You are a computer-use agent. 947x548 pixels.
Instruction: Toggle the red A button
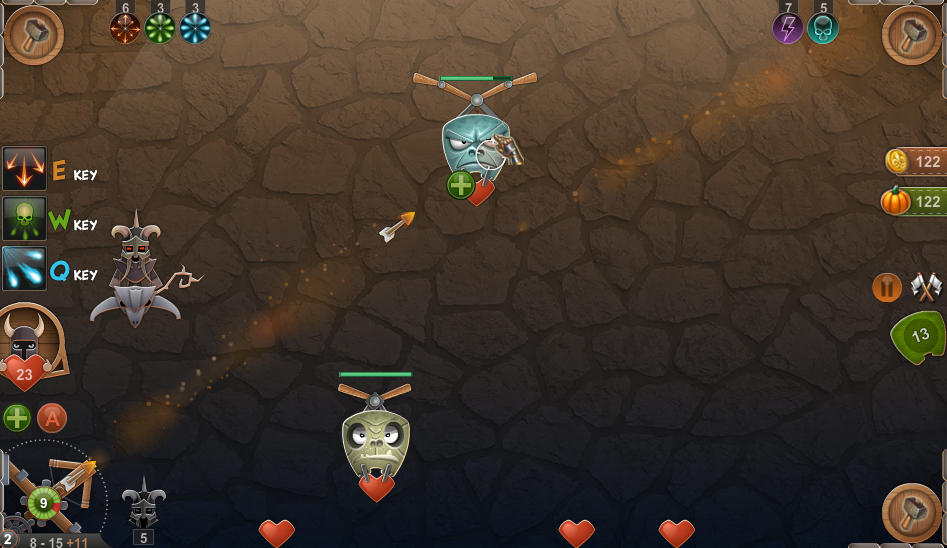(x=52, y=417)
